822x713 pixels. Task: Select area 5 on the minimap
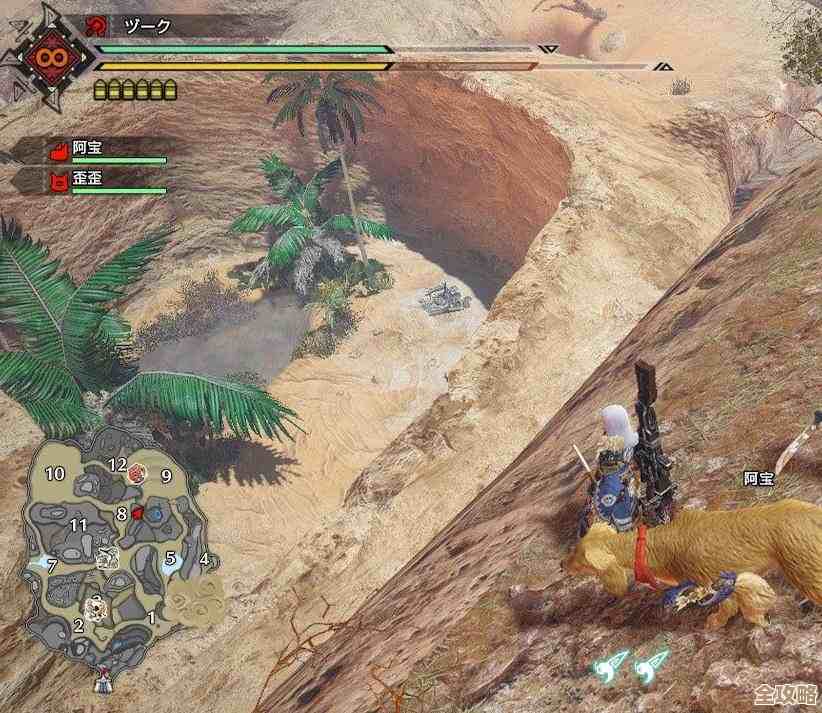pyautogui.click(x=171, y=558)
